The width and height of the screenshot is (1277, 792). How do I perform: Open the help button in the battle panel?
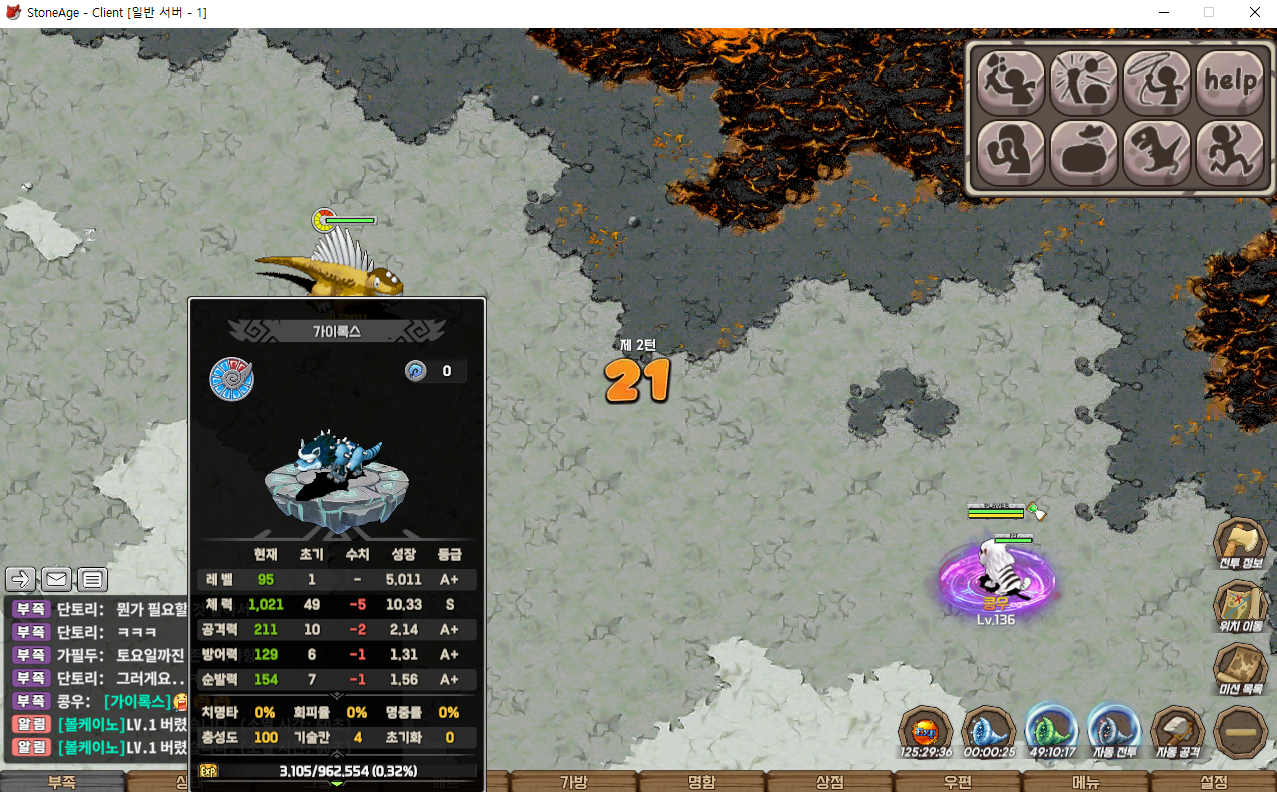click(1229, 82)
